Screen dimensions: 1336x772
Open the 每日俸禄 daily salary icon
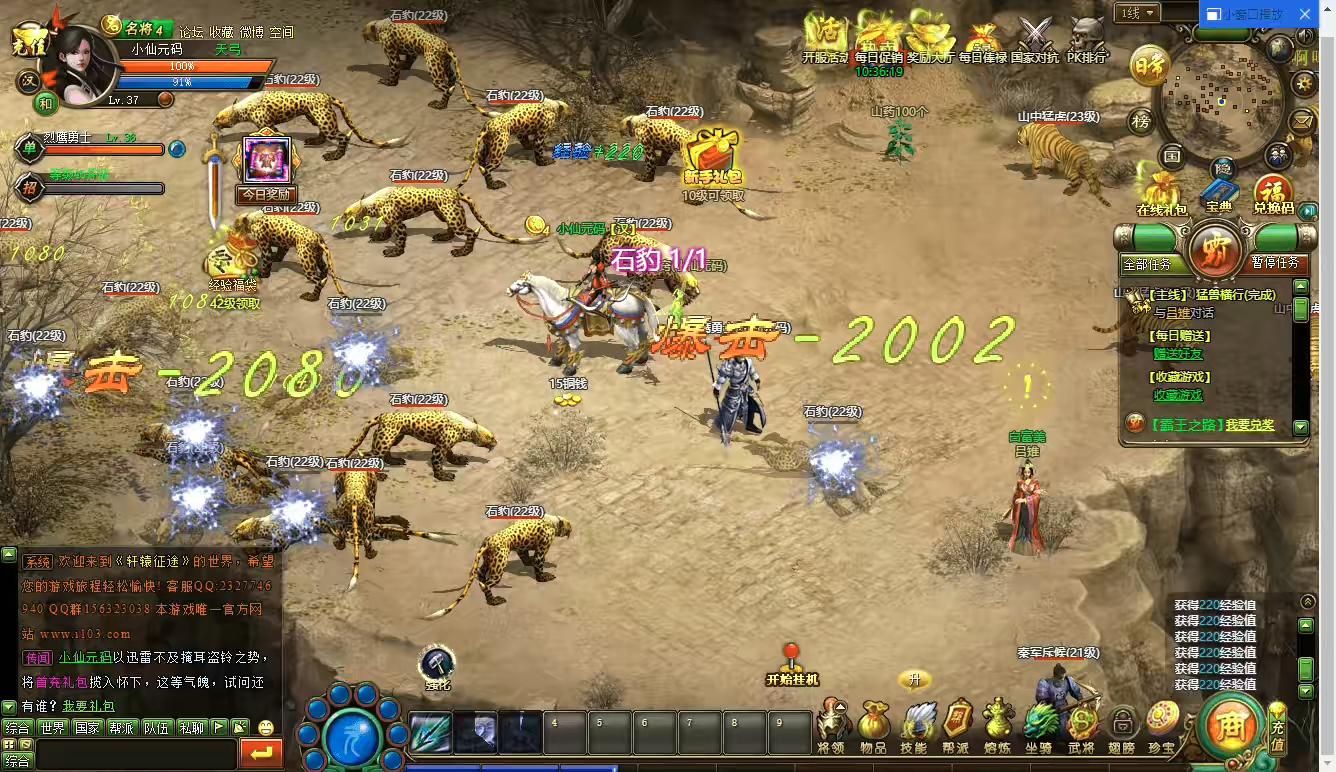[983, 40]
